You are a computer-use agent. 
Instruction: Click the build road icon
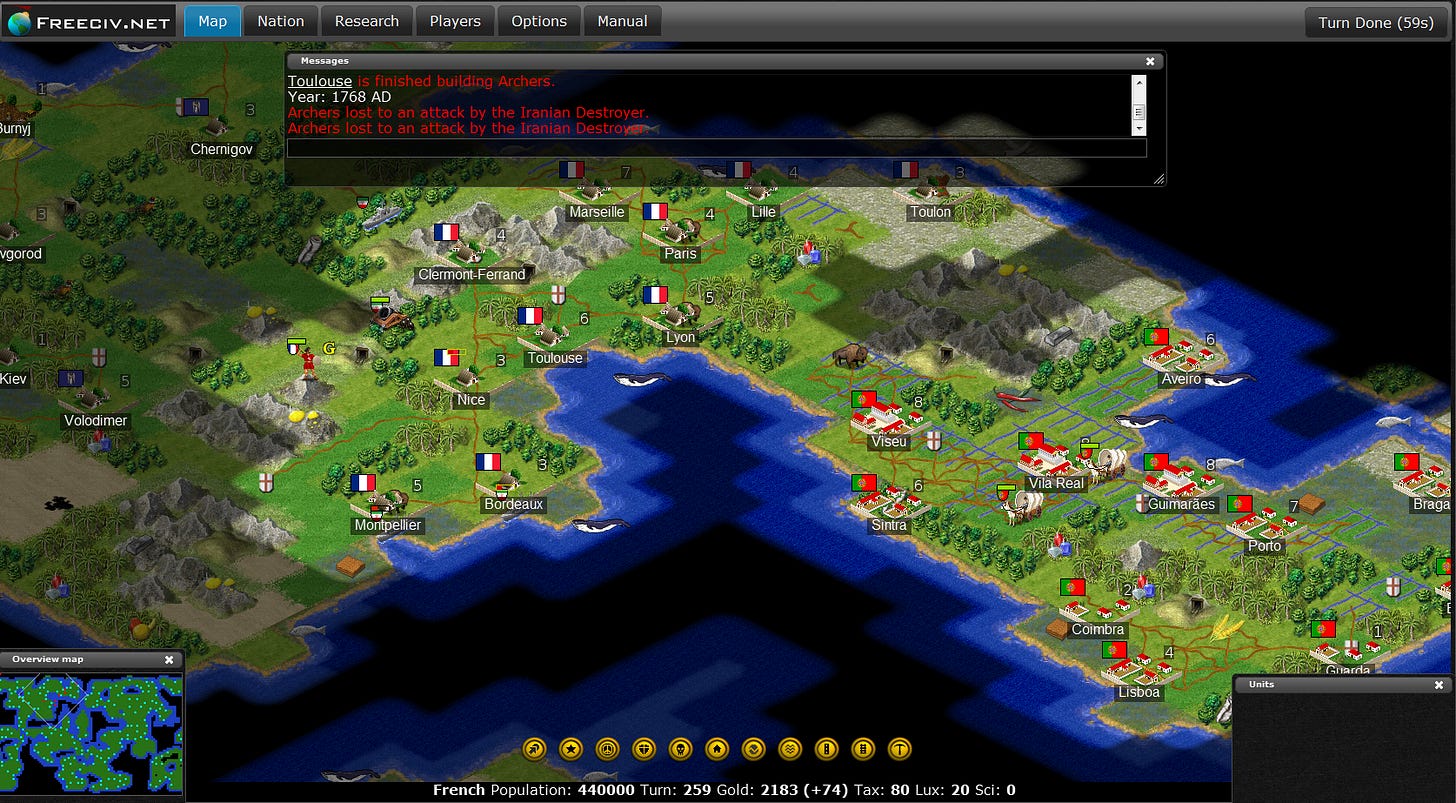pos(826,749)
